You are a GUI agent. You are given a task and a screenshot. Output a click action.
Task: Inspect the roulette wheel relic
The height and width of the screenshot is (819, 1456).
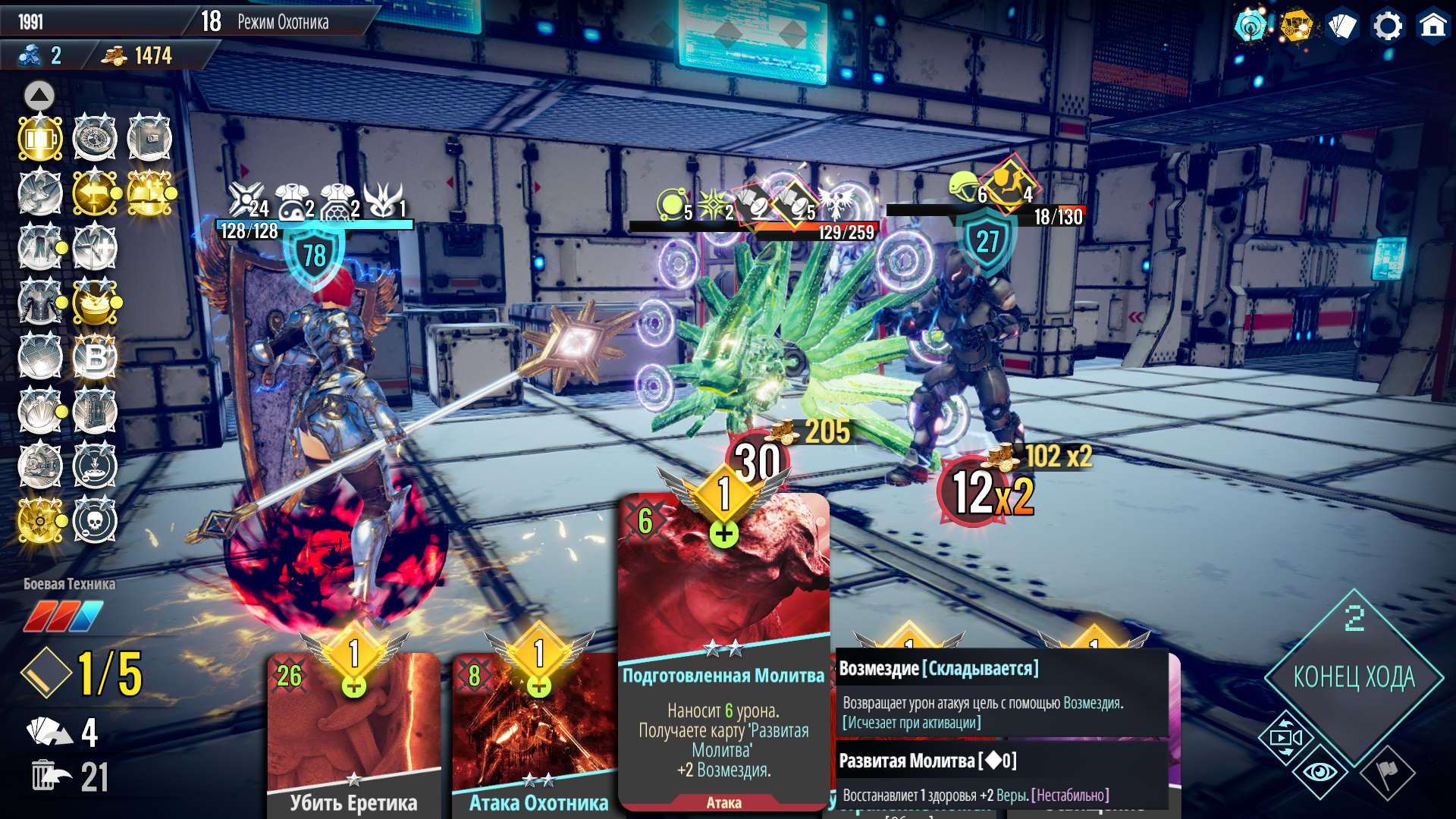95,139
